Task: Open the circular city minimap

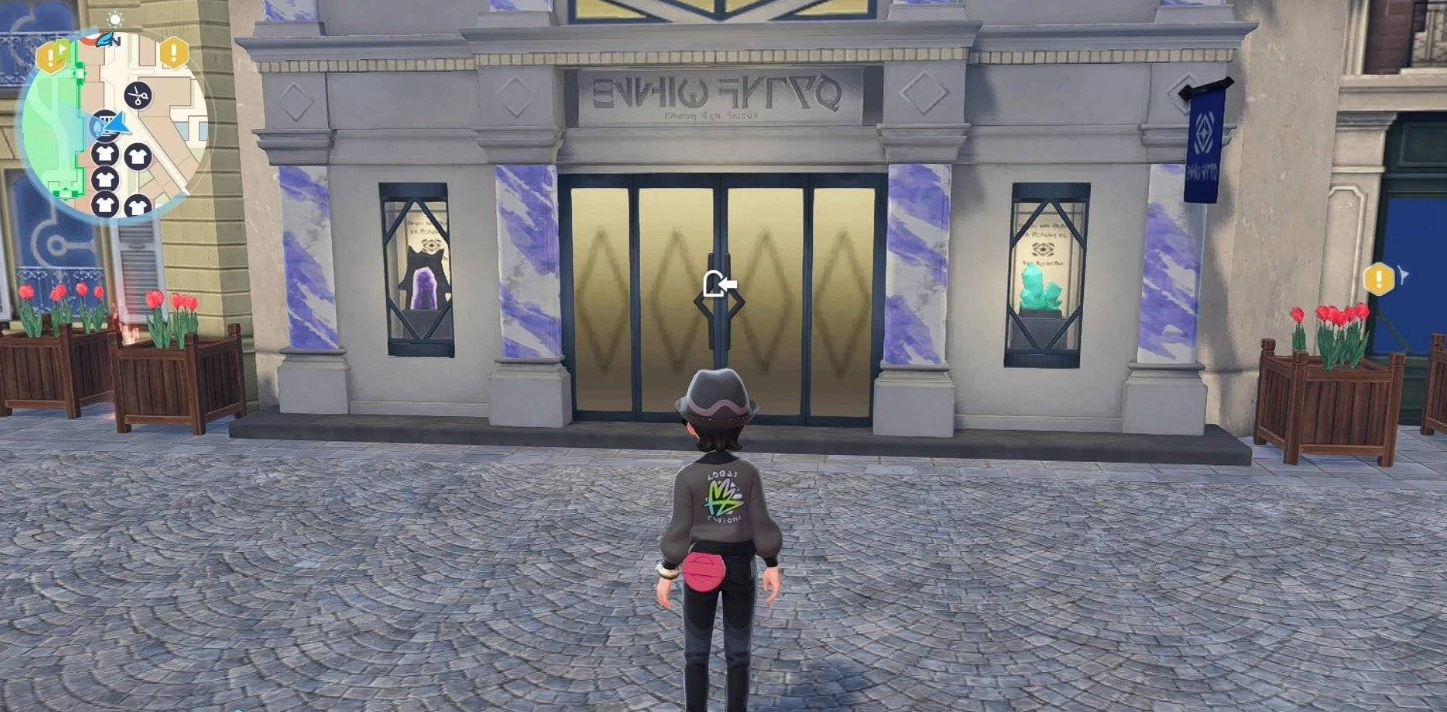Action: pyautogui.click(x=111, y=127)
